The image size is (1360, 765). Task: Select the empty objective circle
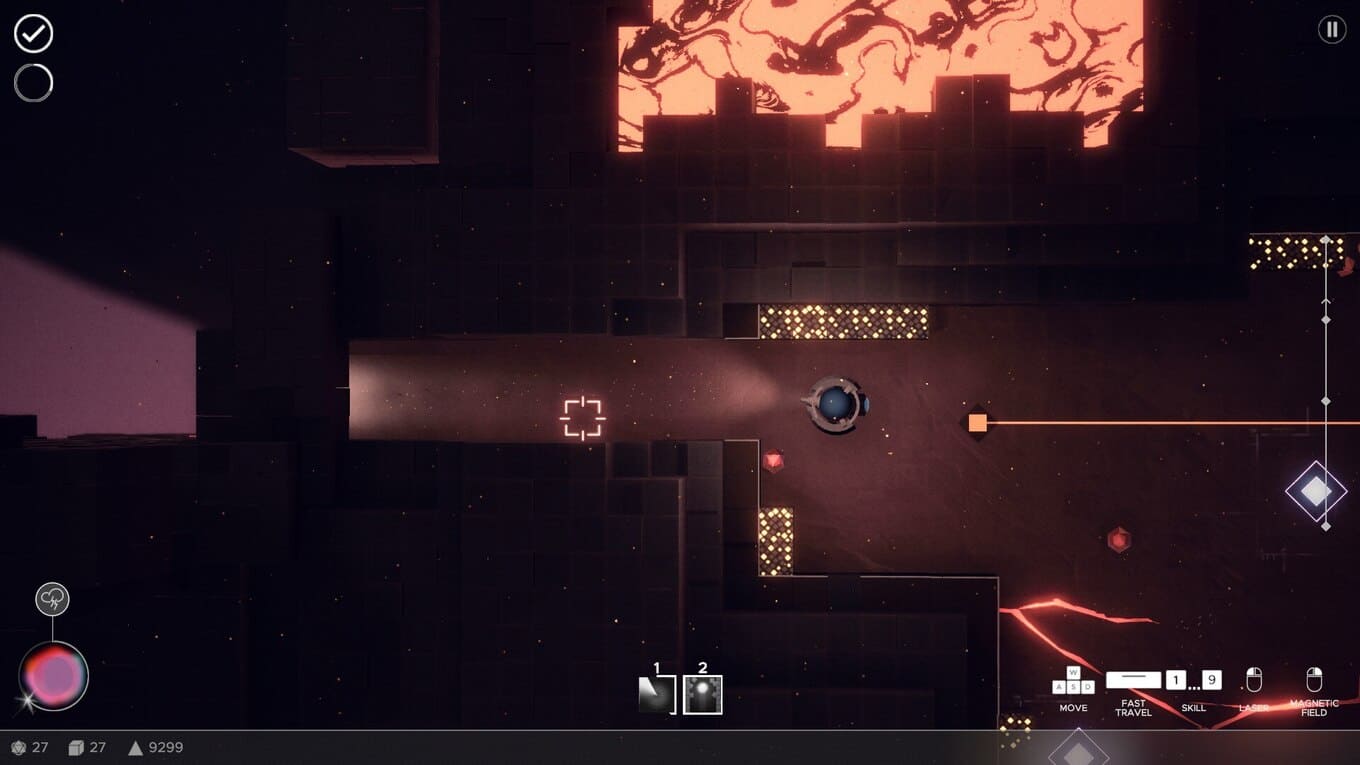point(33,83)
